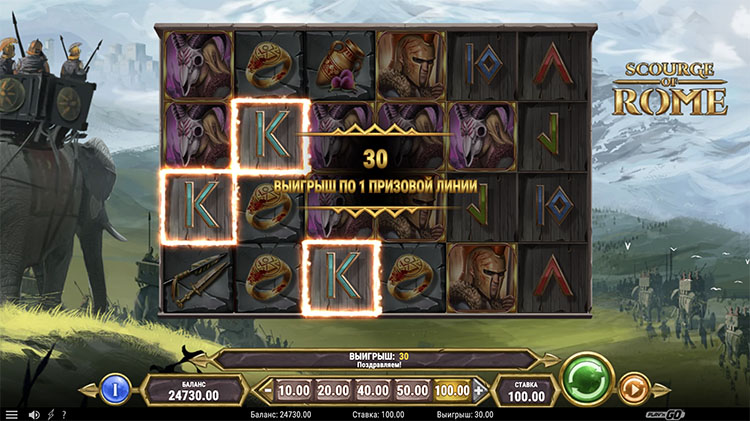750x421 pixels.
Task: Start autoplay with the orange play button
Action: coord(632,387)
